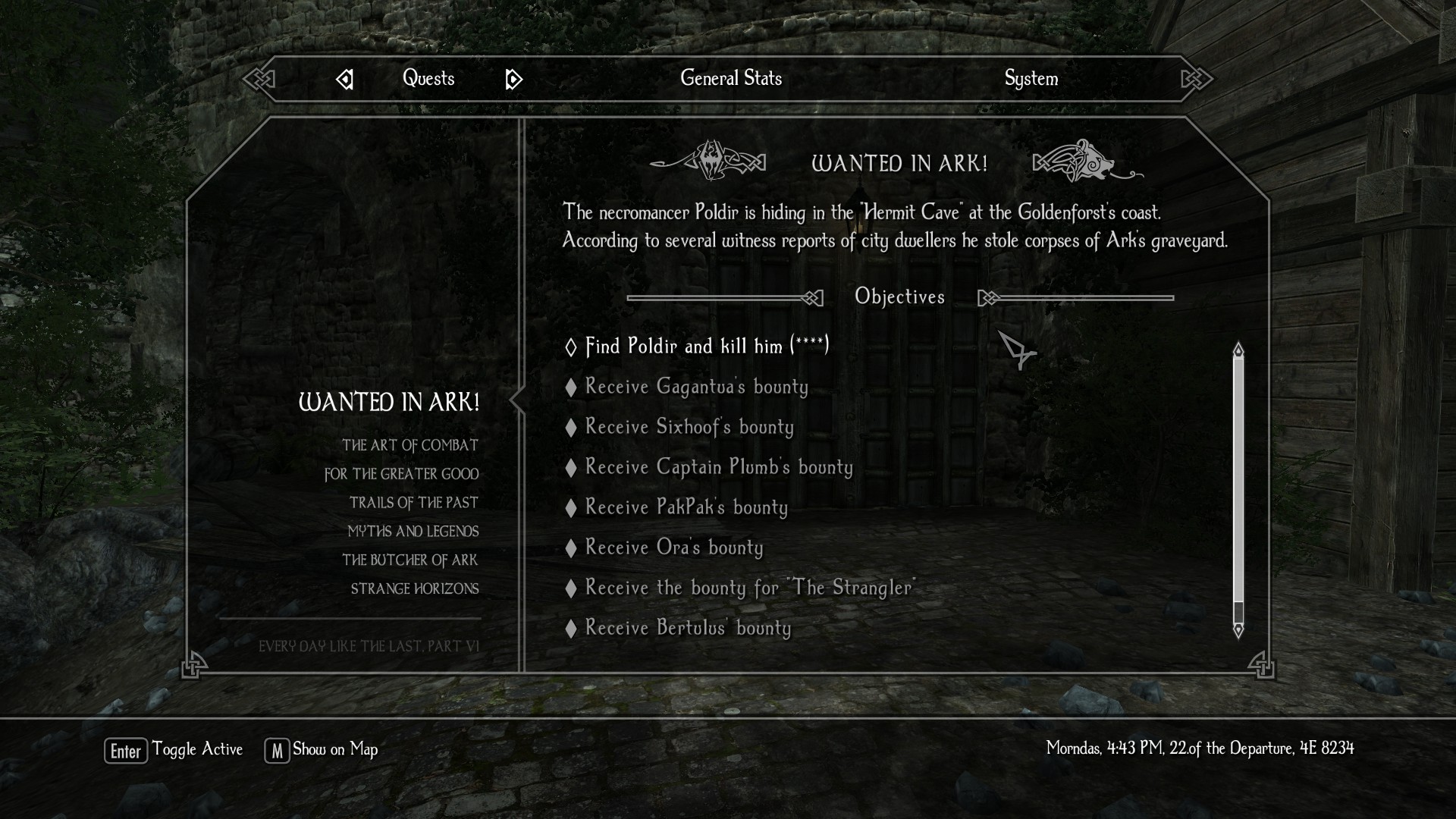
Task: Switch to the Quests tab
Action: pyautogui.click(x=428, y=78)
